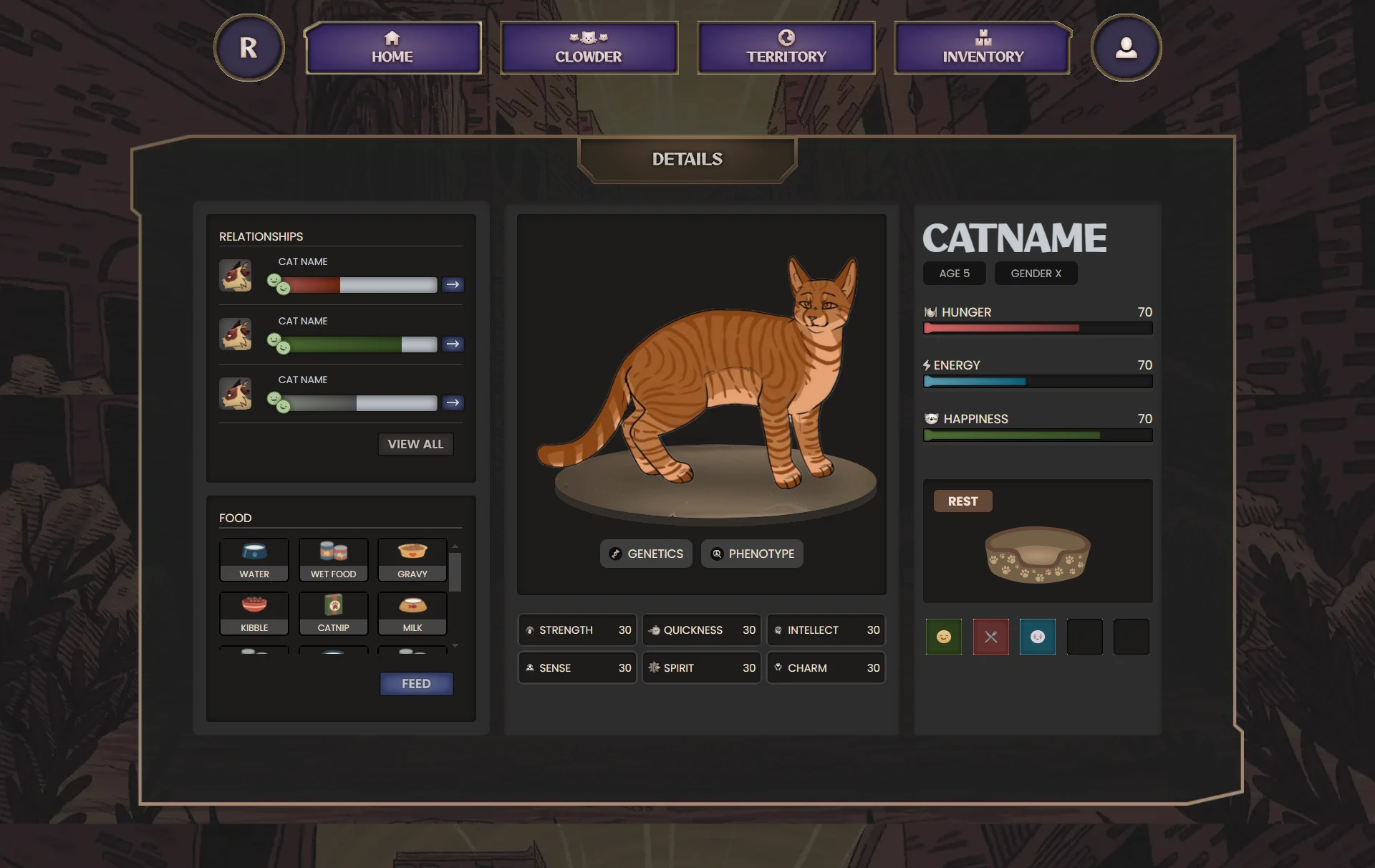This screenshot has height=868, width=1375.
Task: Select the Milk bowl icon
Action: 412,613
